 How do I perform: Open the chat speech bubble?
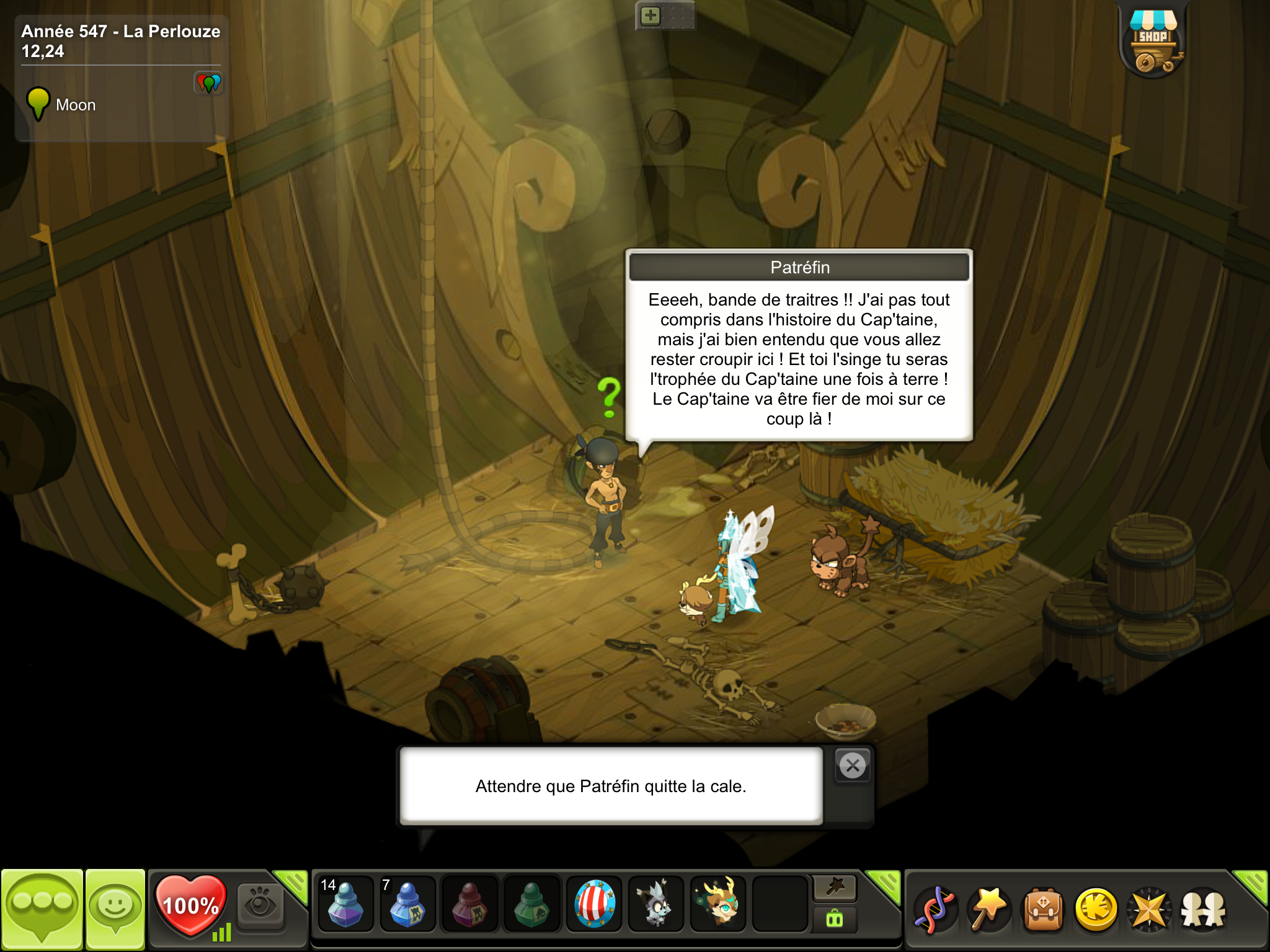(42, 909)
